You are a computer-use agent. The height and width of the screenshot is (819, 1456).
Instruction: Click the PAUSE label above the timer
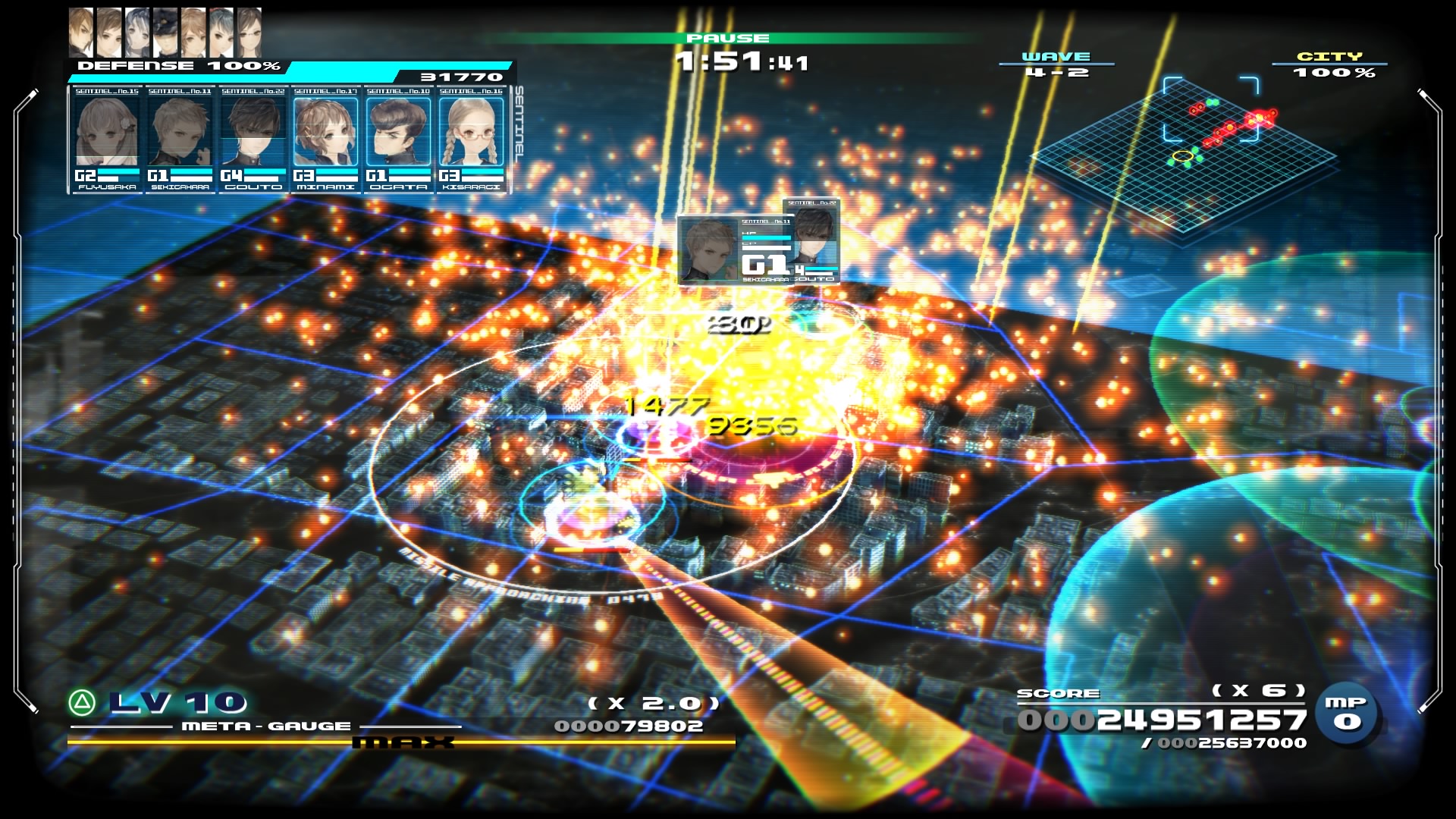[x=728, y=38]
